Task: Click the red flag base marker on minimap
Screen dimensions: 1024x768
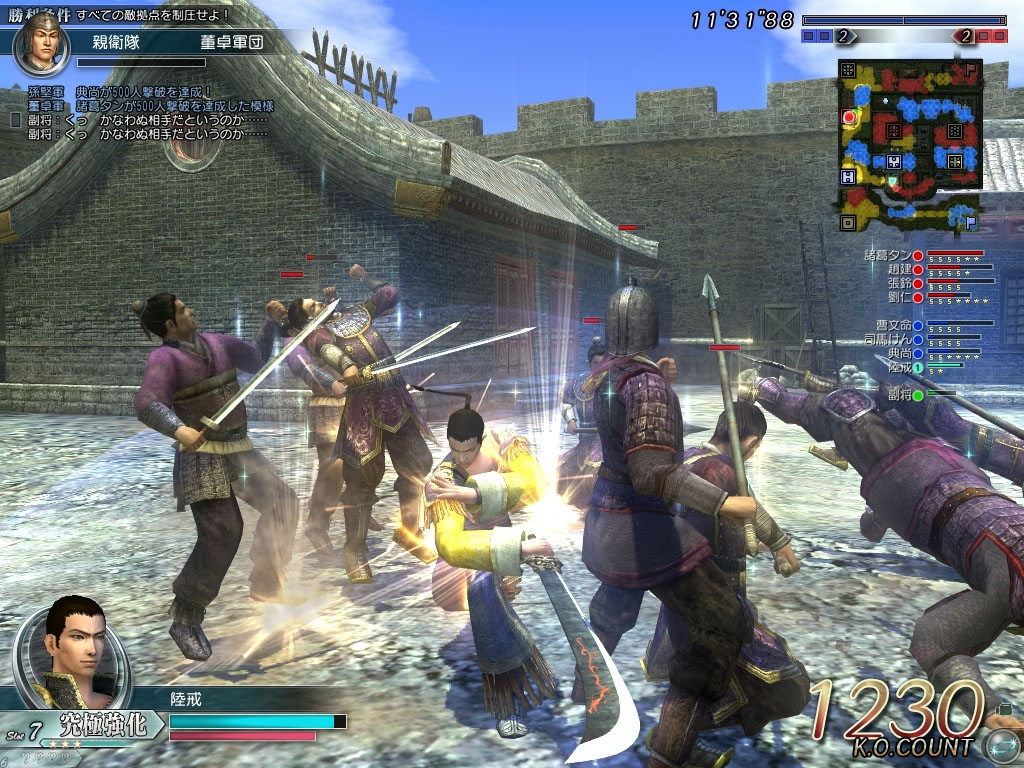Action: 971,69
